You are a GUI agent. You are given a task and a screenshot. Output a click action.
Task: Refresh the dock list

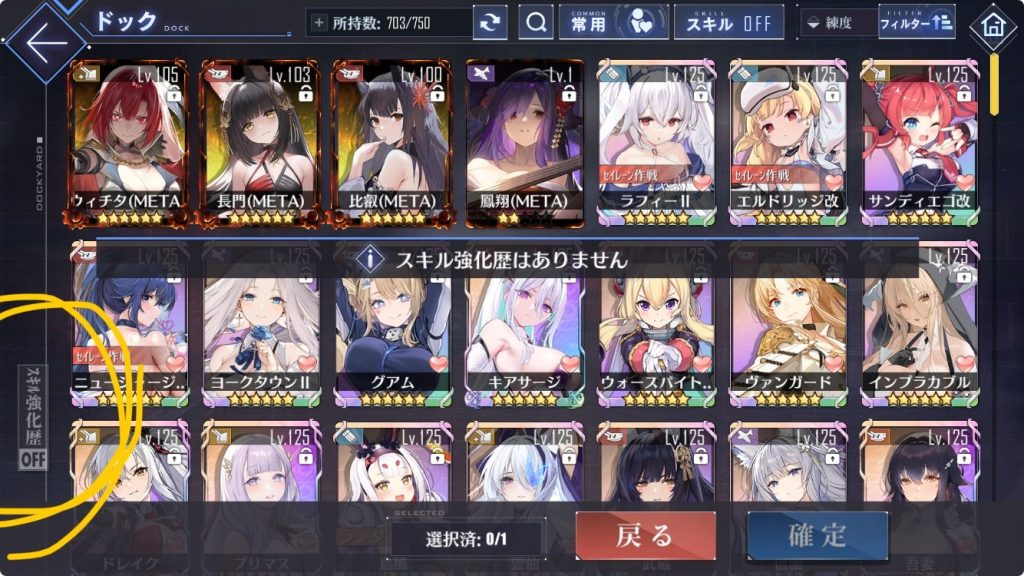490,23
